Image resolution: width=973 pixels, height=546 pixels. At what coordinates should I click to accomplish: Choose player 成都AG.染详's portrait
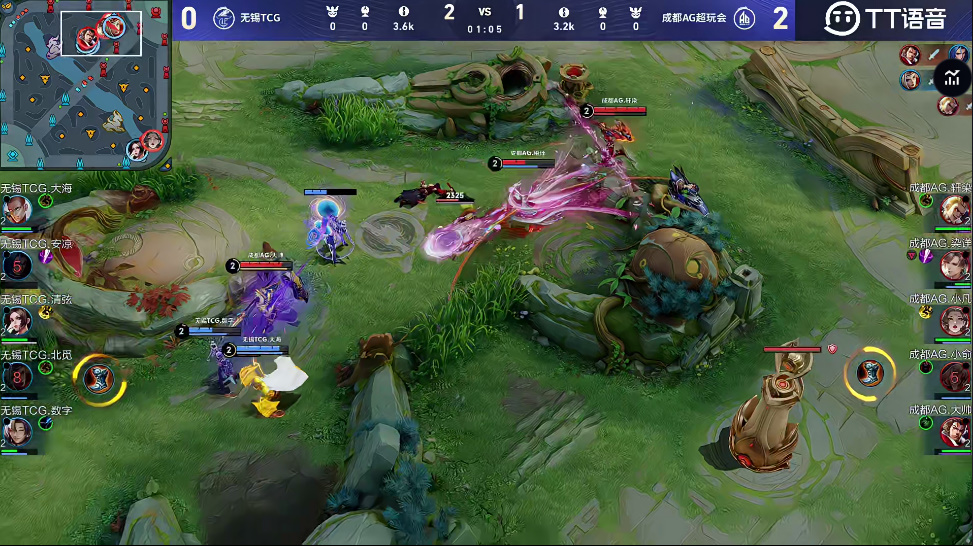956,265
